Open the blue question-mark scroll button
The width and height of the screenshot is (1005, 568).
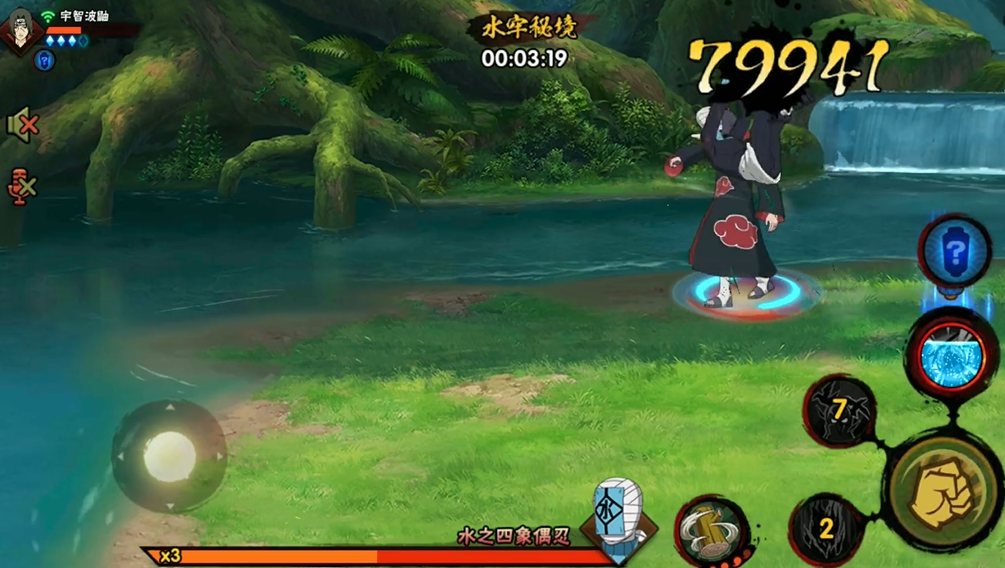click(x=954, y=252)
